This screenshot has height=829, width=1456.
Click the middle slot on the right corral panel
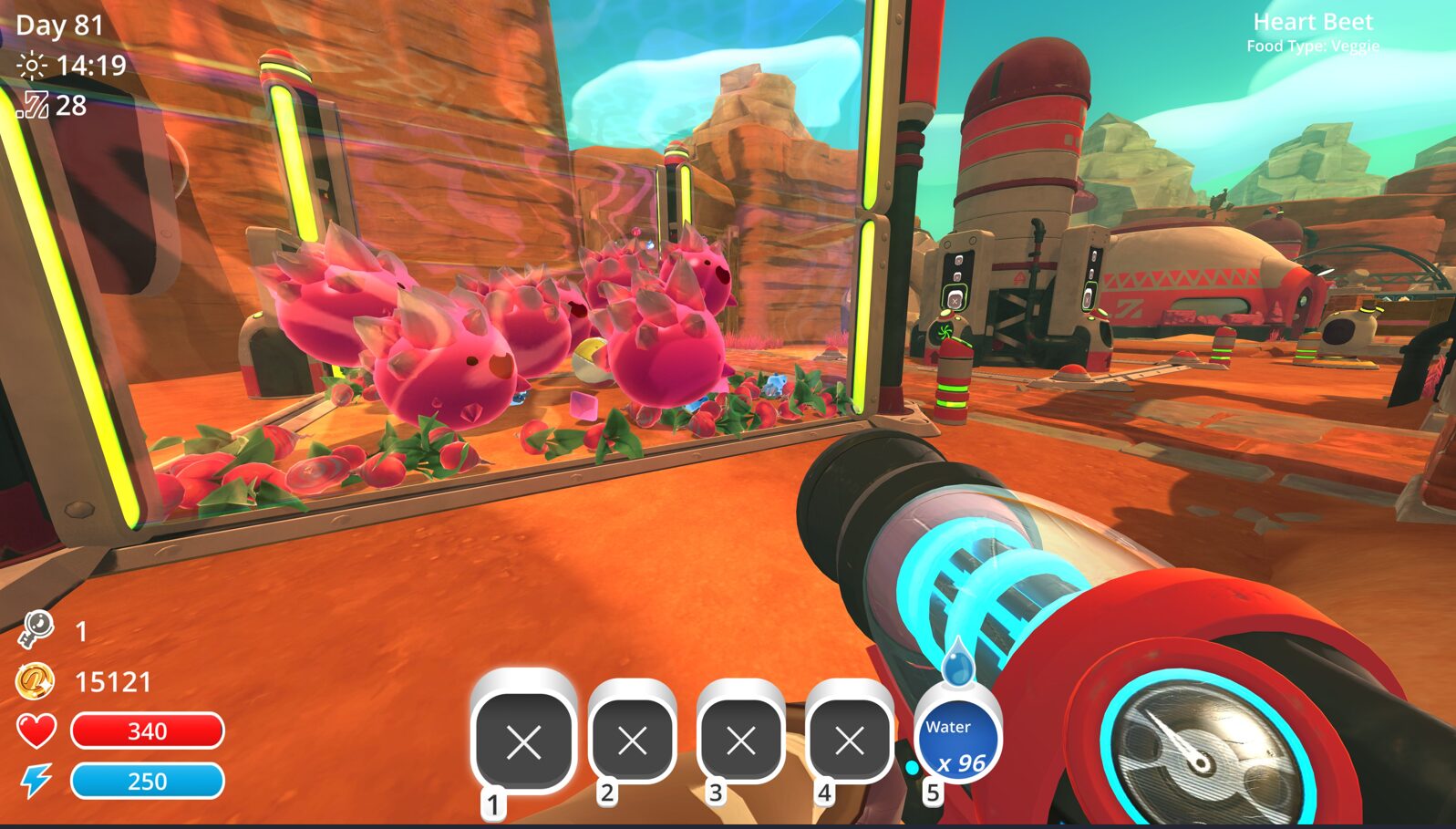(1093, 271)
